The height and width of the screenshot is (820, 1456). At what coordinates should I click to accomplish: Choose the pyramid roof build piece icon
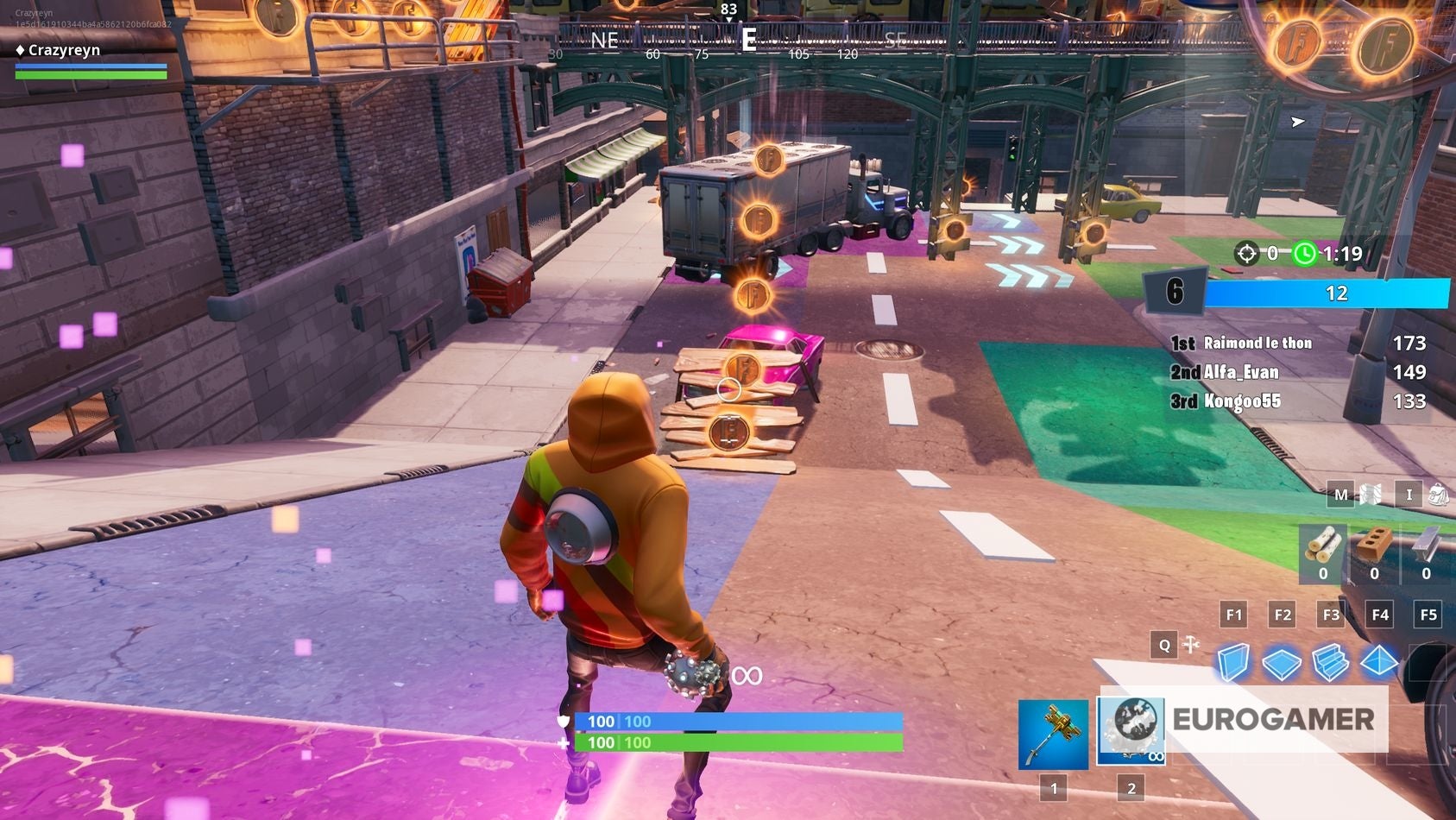[x=1380, y=660]
